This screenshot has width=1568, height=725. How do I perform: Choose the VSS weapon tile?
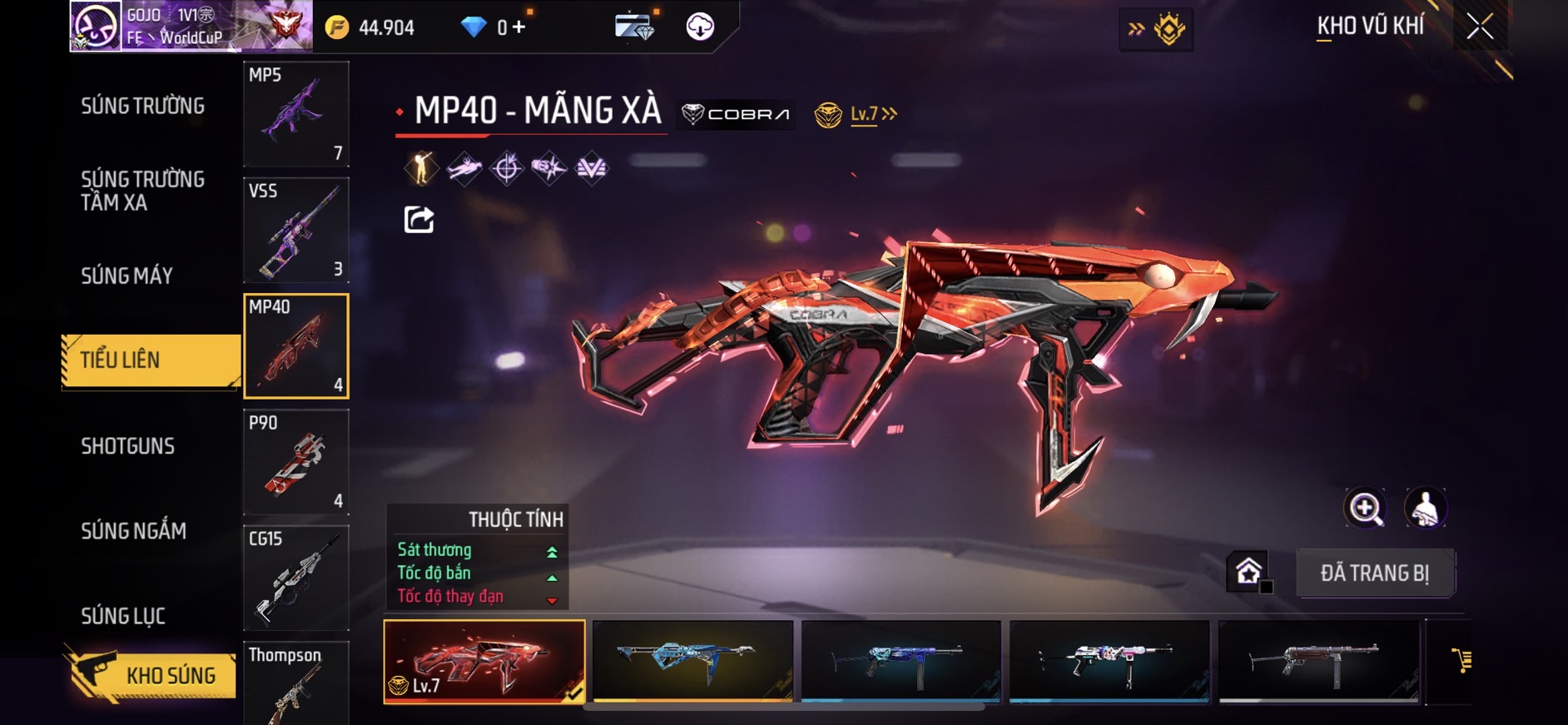coord(296,230)
